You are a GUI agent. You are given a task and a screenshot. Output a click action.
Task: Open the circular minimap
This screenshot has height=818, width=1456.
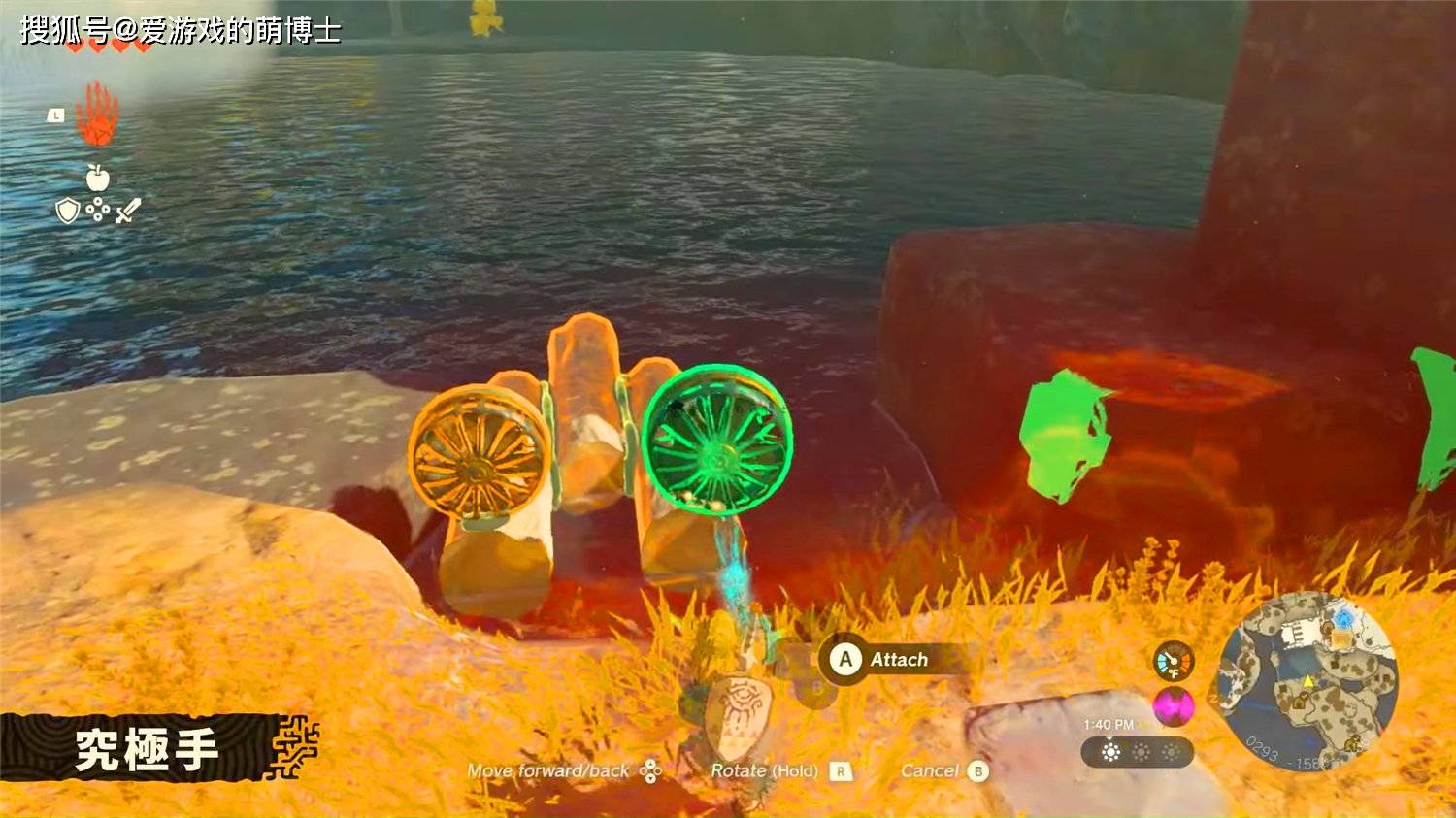[x=1307, y=680]
